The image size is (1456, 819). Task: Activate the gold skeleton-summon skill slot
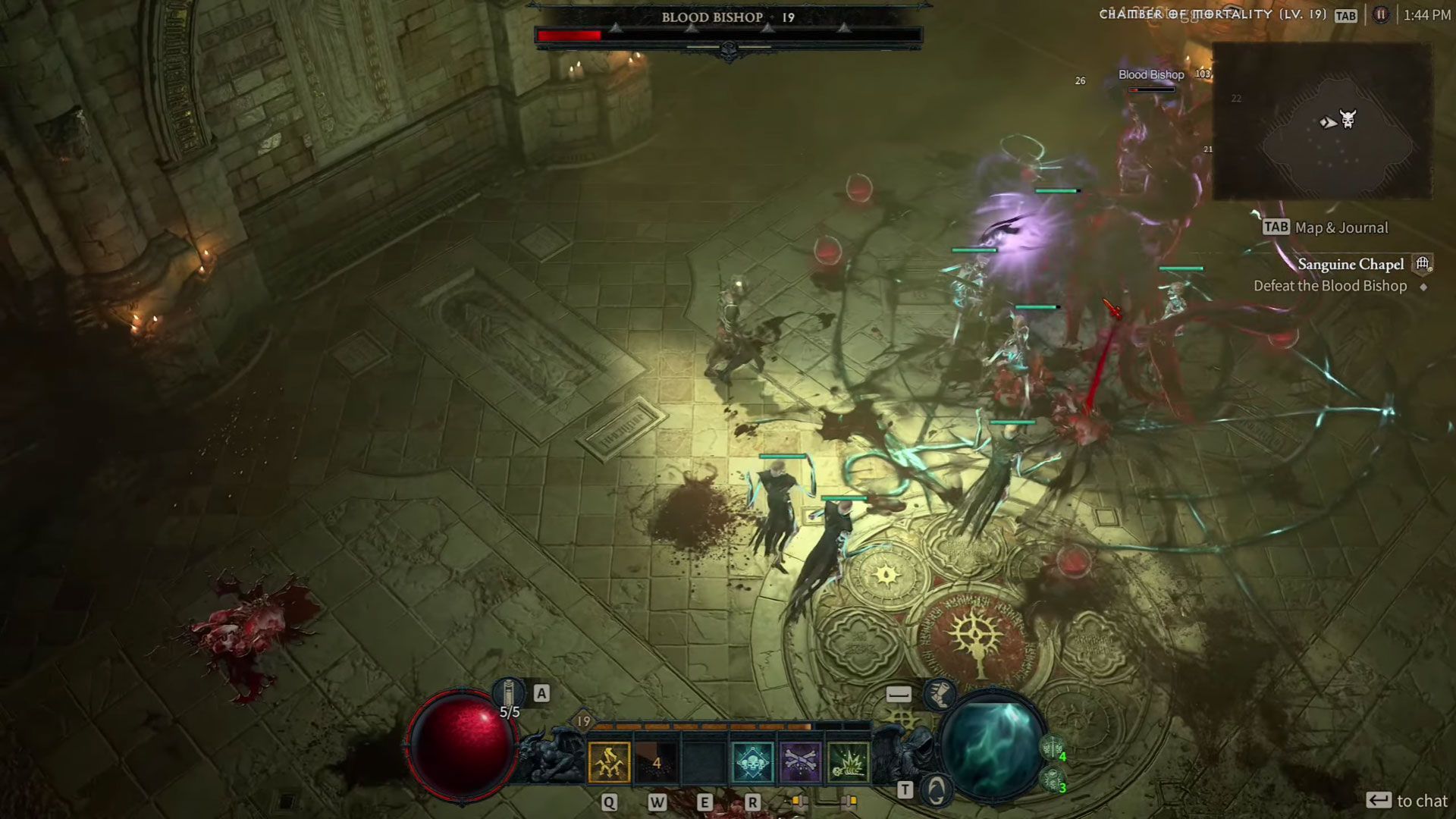pyautogui.click(x=609, y=762)
